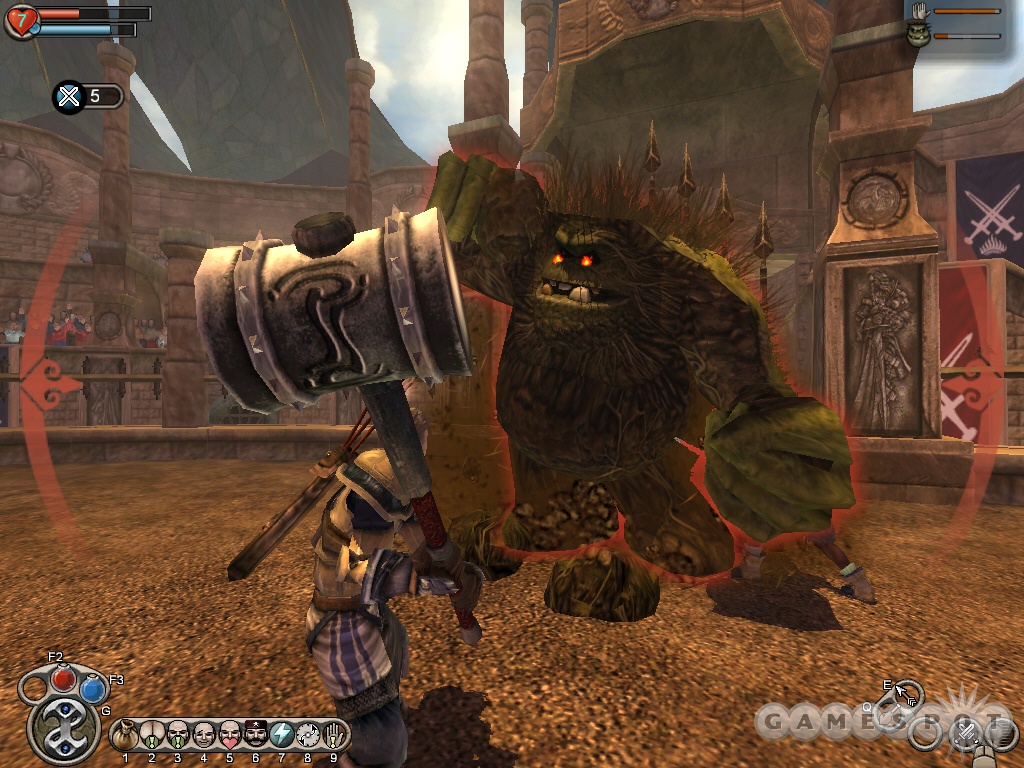Use the blue mana potion
The height and width of the screenshot is (768, 1024).
94,688
